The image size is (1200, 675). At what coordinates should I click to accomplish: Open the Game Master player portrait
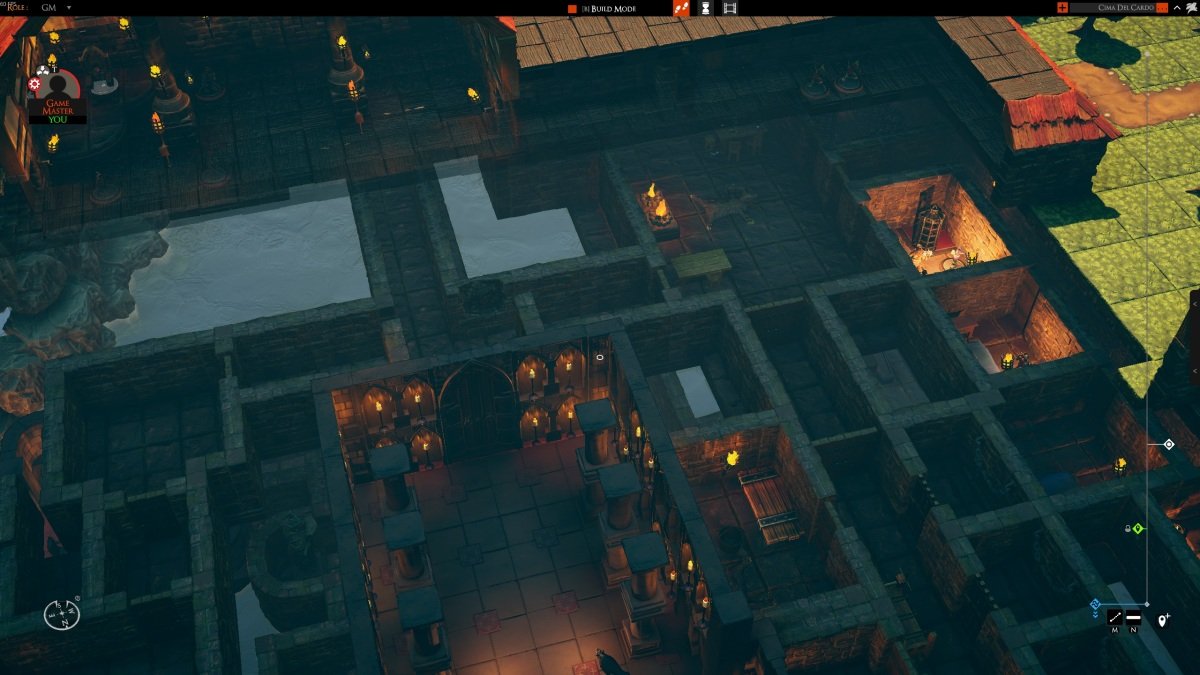click(x=58, y=88)
